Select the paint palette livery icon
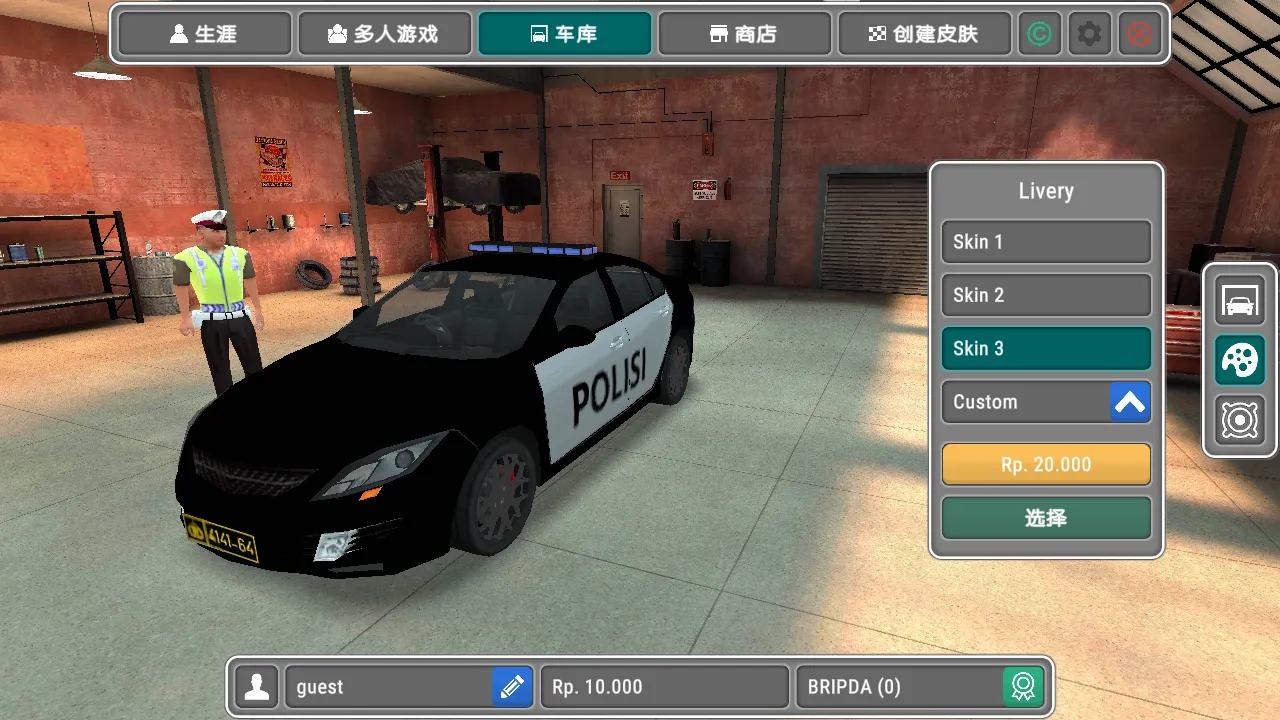This screenshot has height=720, width=1280. coord(1238,361)
